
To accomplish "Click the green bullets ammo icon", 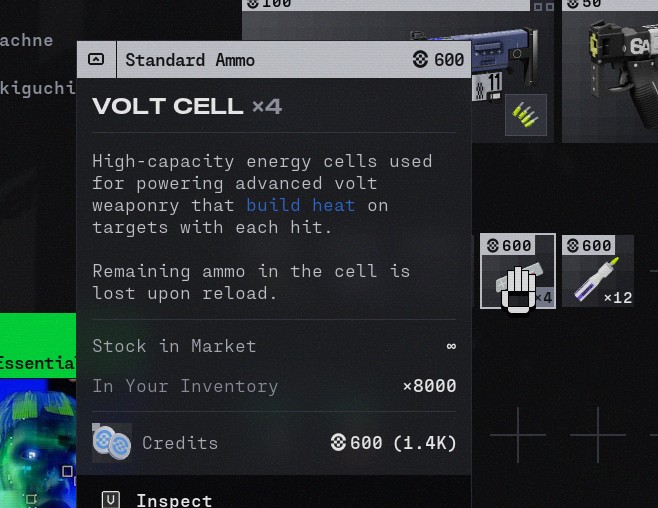I will click(x=526, y=115).
